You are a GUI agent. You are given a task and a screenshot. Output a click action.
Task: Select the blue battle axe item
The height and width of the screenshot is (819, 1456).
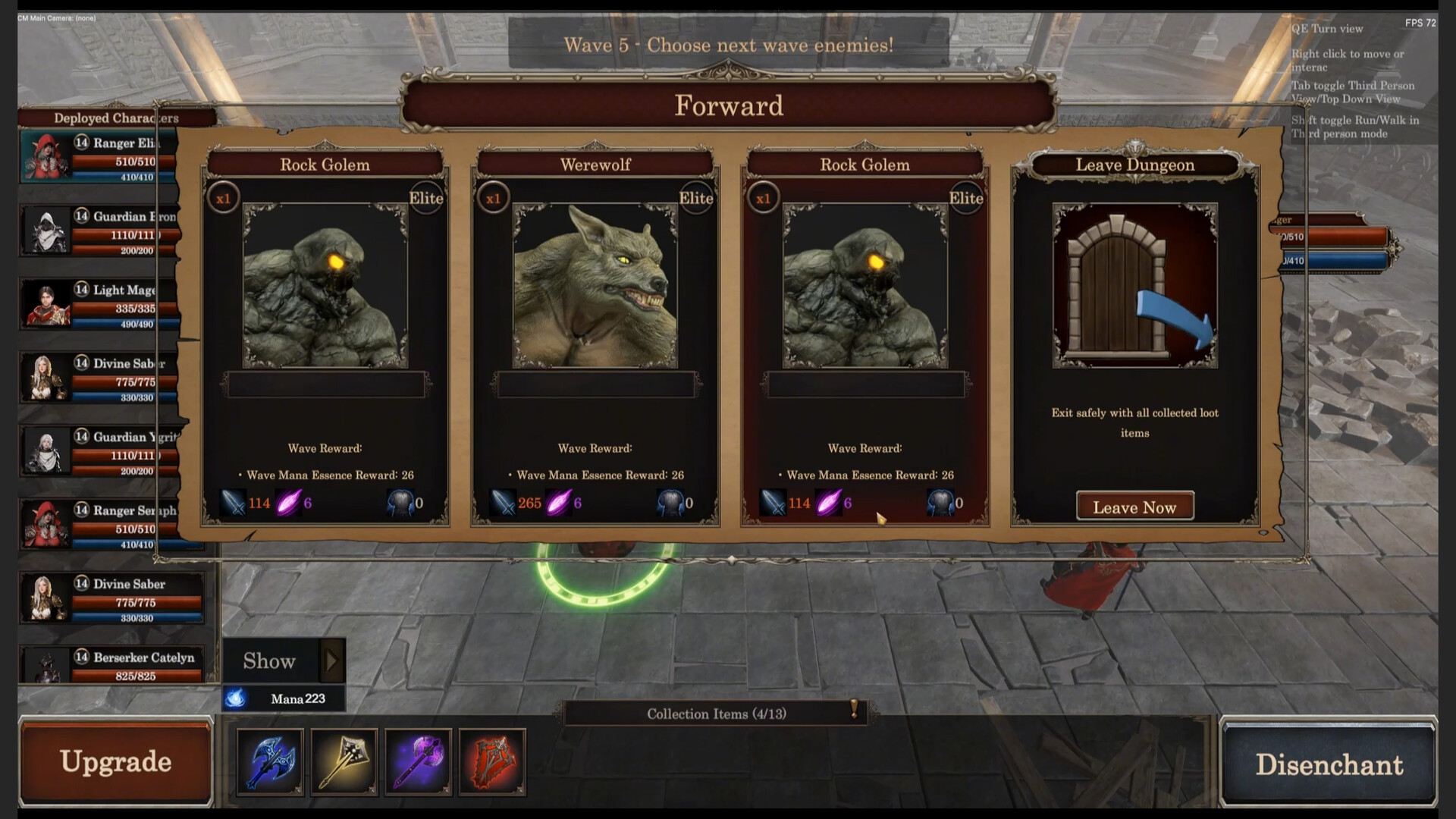click(270, 761)
